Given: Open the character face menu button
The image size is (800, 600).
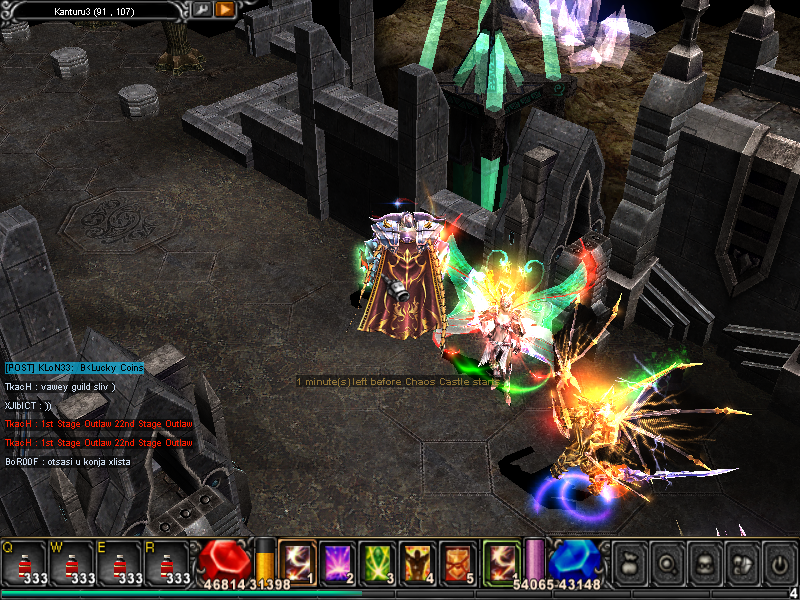Looking at the screenshot, I should pyautogui.click(x=705, y=563).
